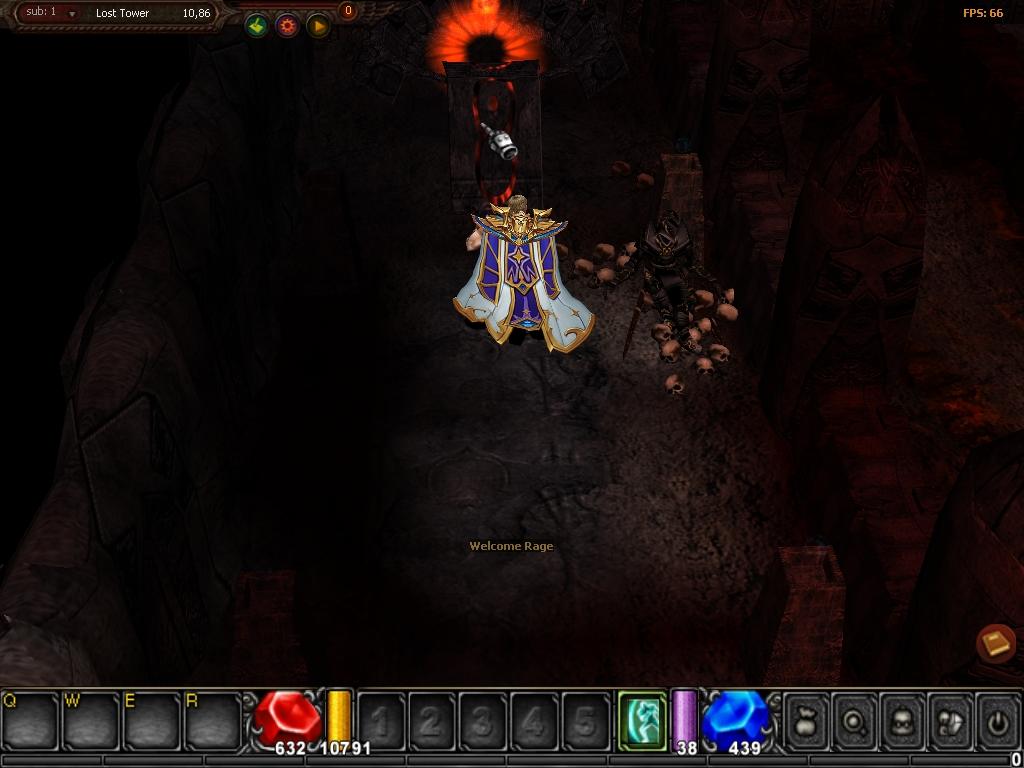1024x768 pixels.
Task: Click the magnifying glass button
Action: 855,720
